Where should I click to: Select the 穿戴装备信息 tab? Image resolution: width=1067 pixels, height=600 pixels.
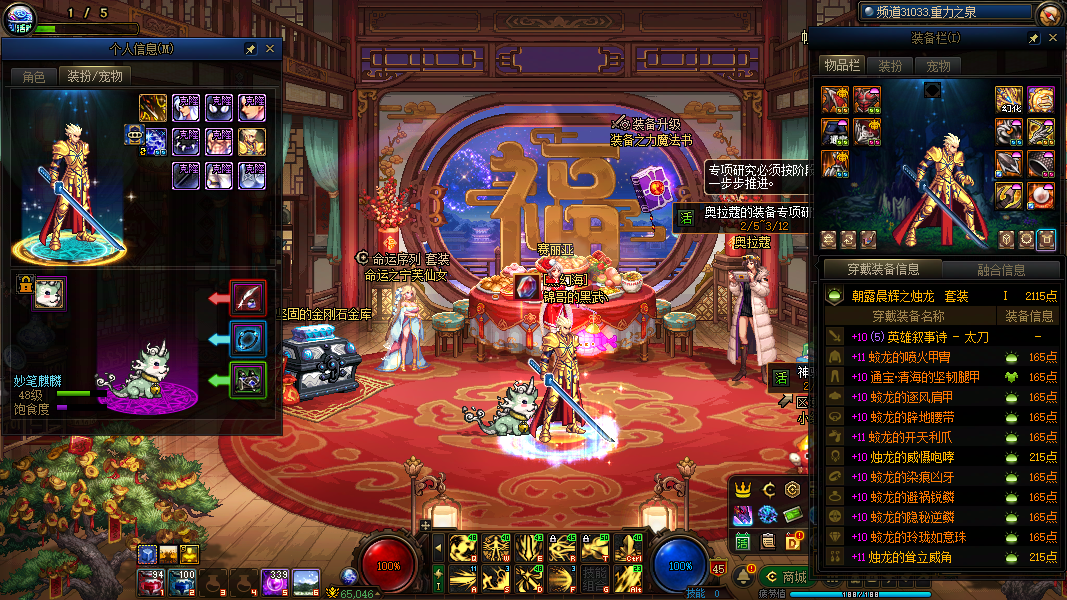tap(882, 269)
